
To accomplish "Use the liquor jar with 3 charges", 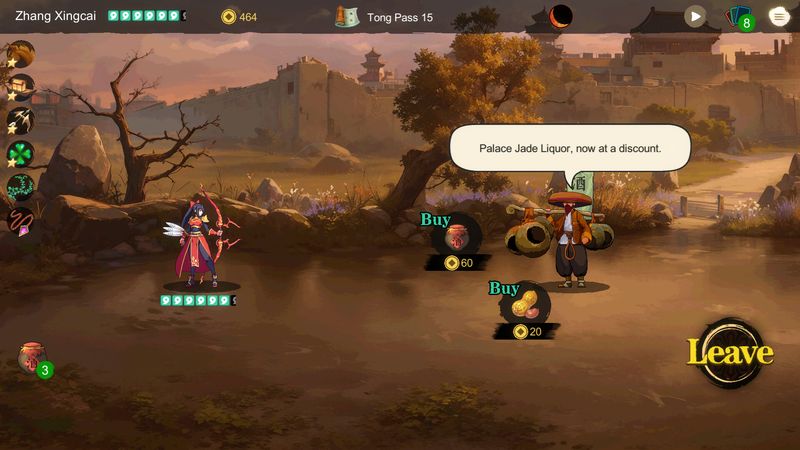I will pyautogui.click(x=33, y=358).
